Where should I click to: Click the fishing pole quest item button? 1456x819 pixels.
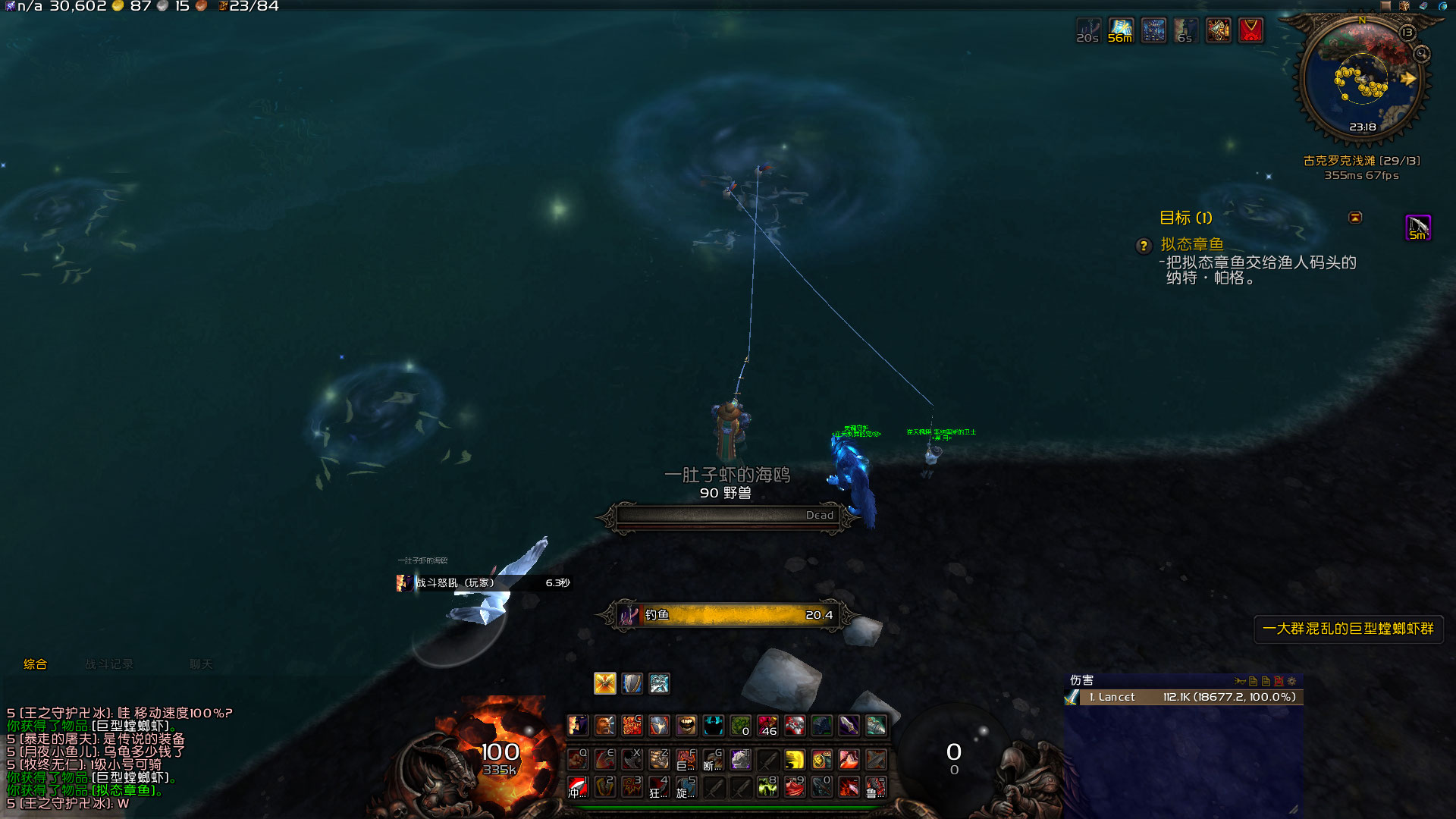click(1418, 227)
